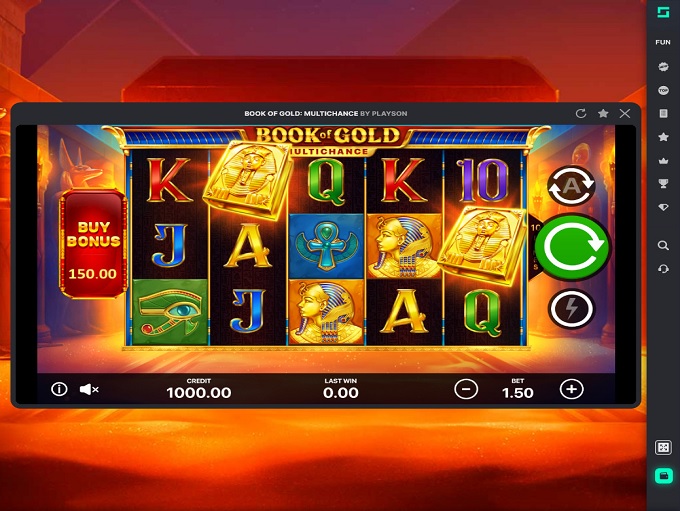Viewport: 680px width, 511px height.
Task: Open the diamond VIP section
Action: pyautogui.click(x=663, y=207)
